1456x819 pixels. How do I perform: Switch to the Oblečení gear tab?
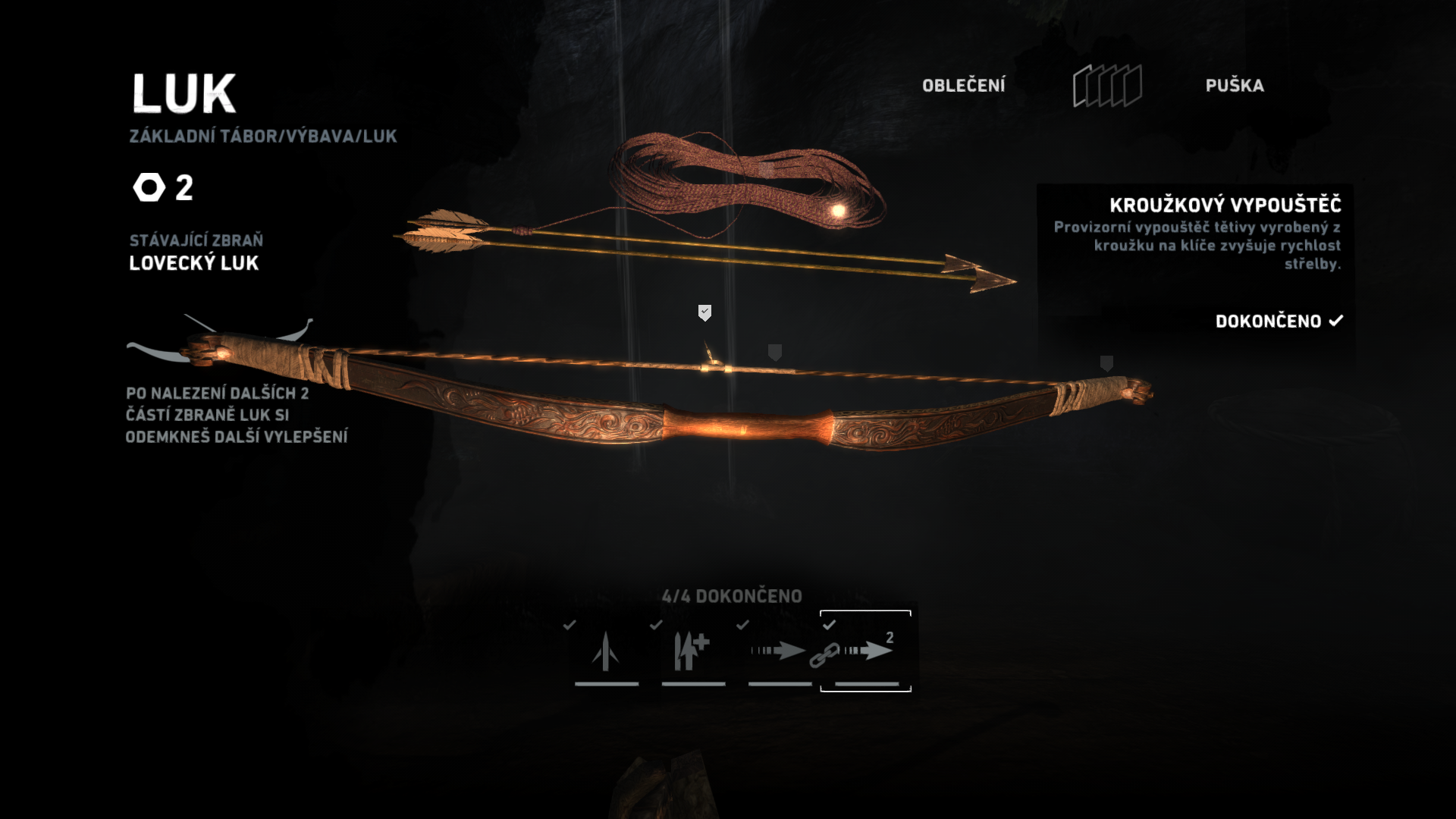963,86
